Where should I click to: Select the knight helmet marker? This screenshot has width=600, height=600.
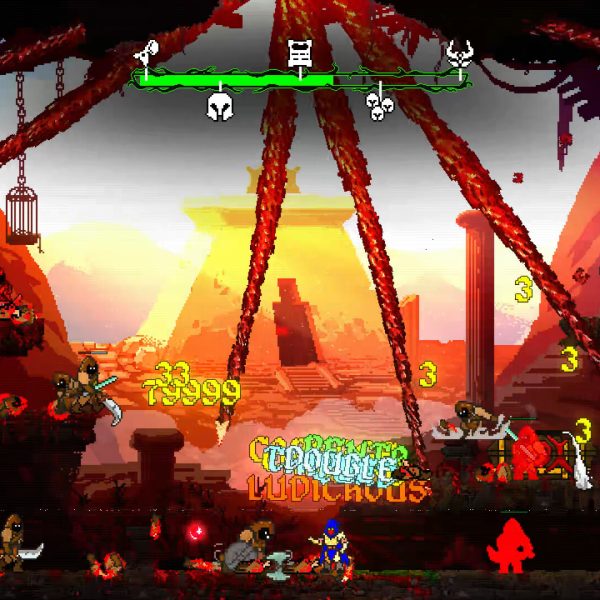[x=219, y=106]
